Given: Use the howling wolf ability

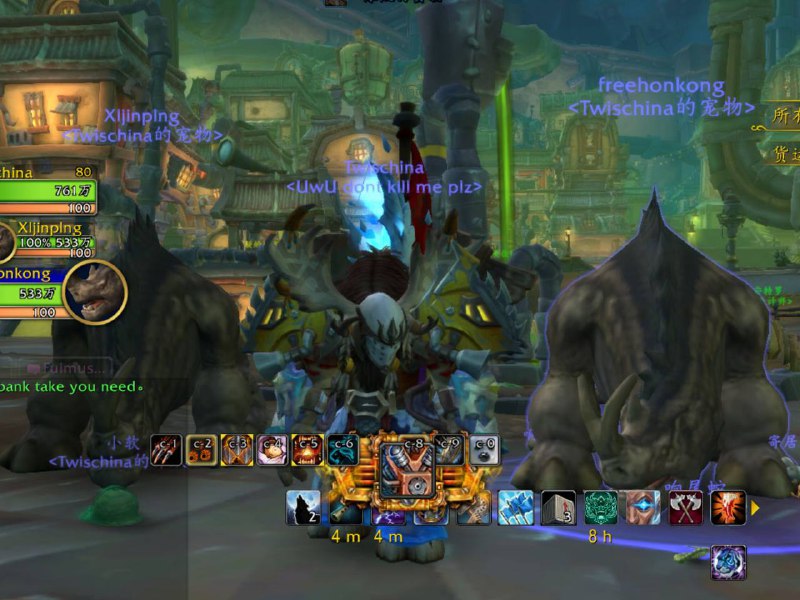Looking at the screenshot, I should click(x=303, y=508).
